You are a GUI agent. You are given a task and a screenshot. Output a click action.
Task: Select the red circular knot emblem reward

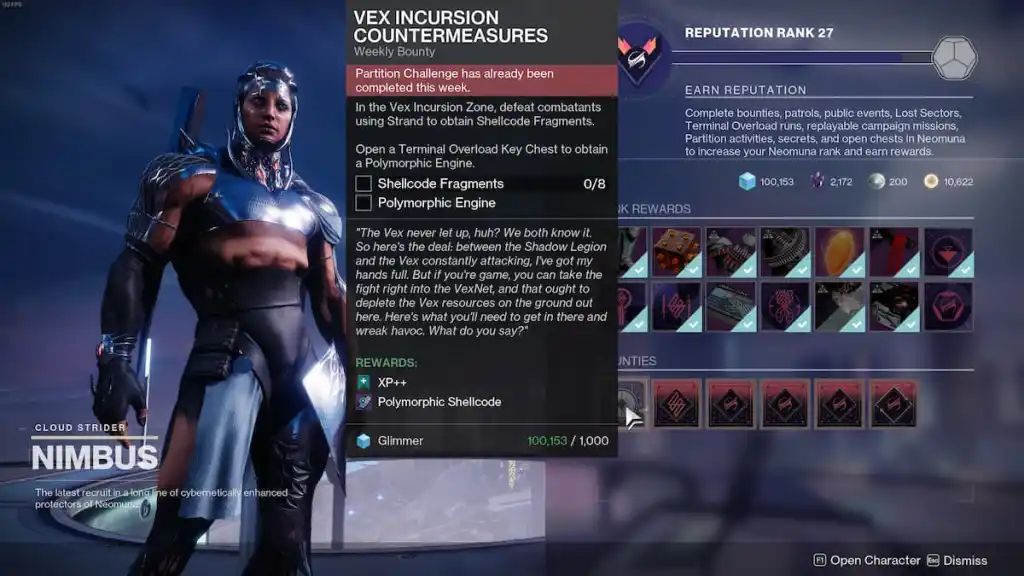pos(785,306)
